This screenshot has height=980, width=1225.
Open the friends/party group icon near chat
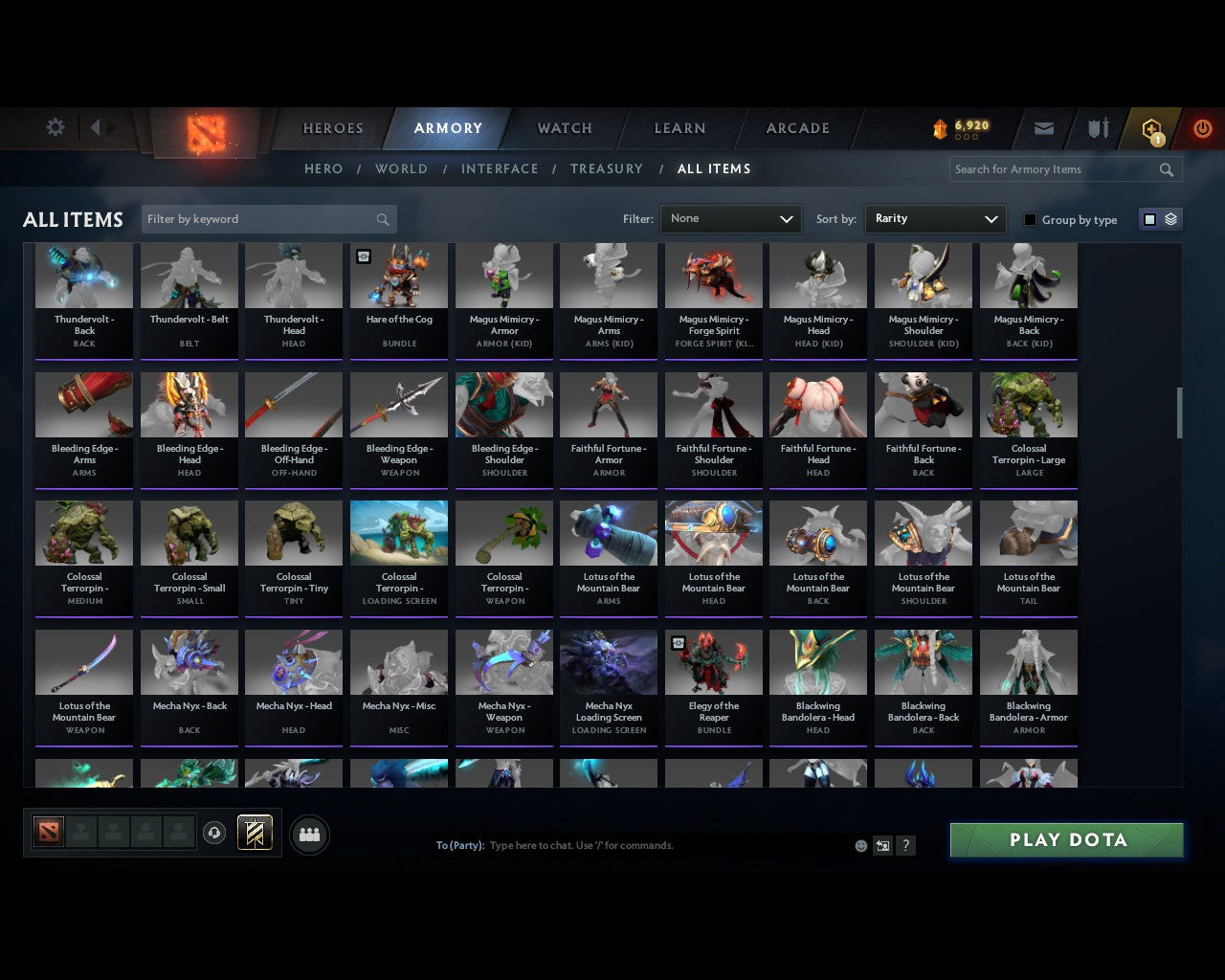[x=309, y=835]
